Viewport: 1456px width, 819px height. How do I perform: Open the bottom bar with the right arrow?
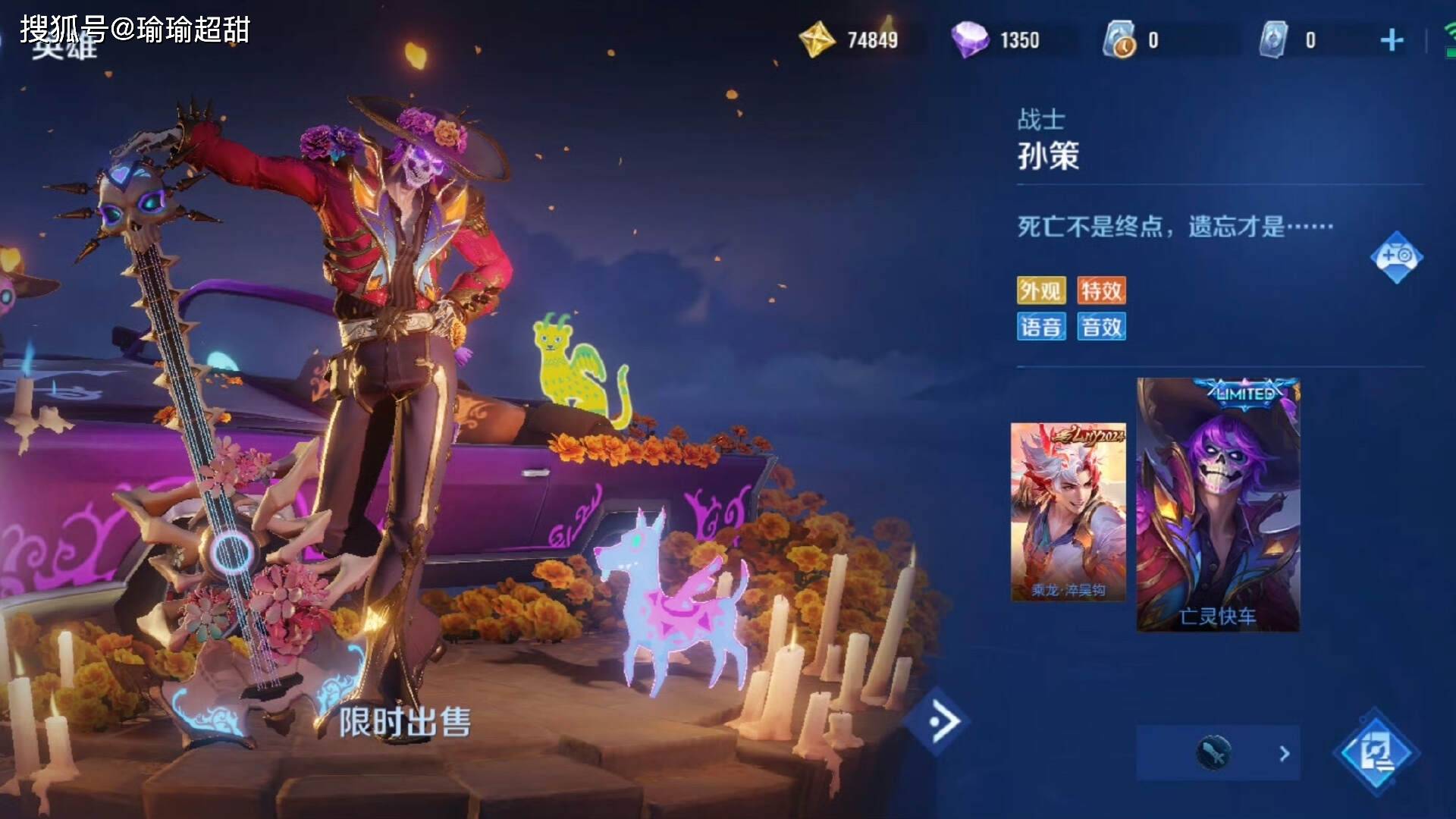click(x=1218, y=753)
